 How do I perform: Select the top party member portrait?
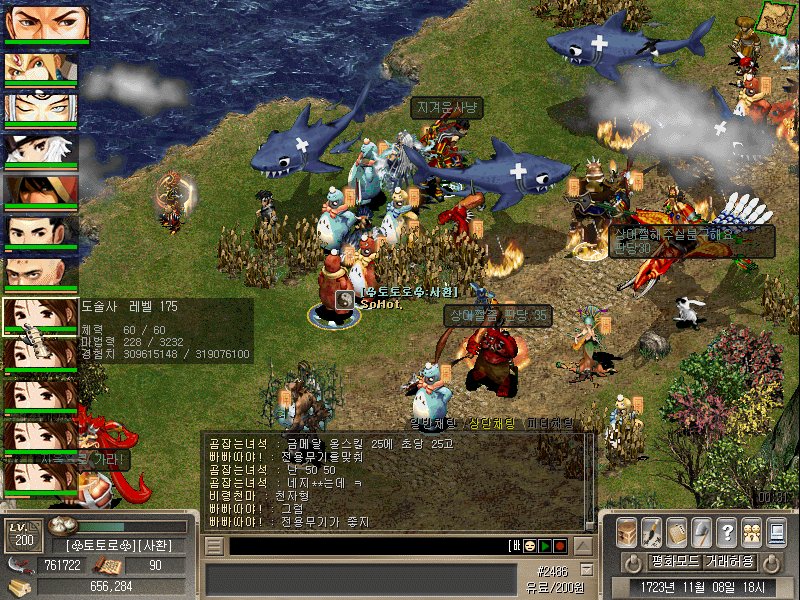pos(46,24)
